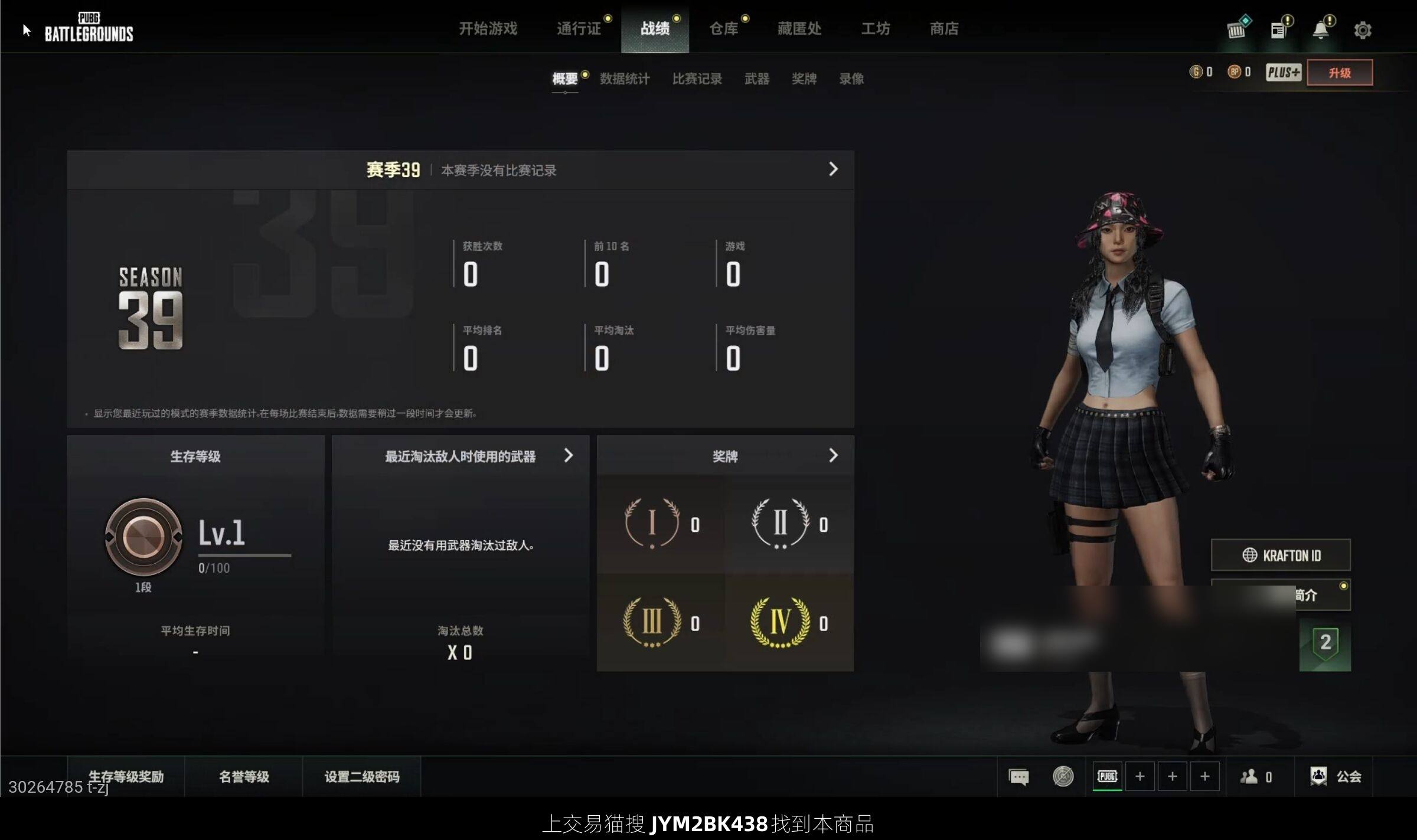
Task: Open the 录像 replays sub-tab
Action: 851,79
